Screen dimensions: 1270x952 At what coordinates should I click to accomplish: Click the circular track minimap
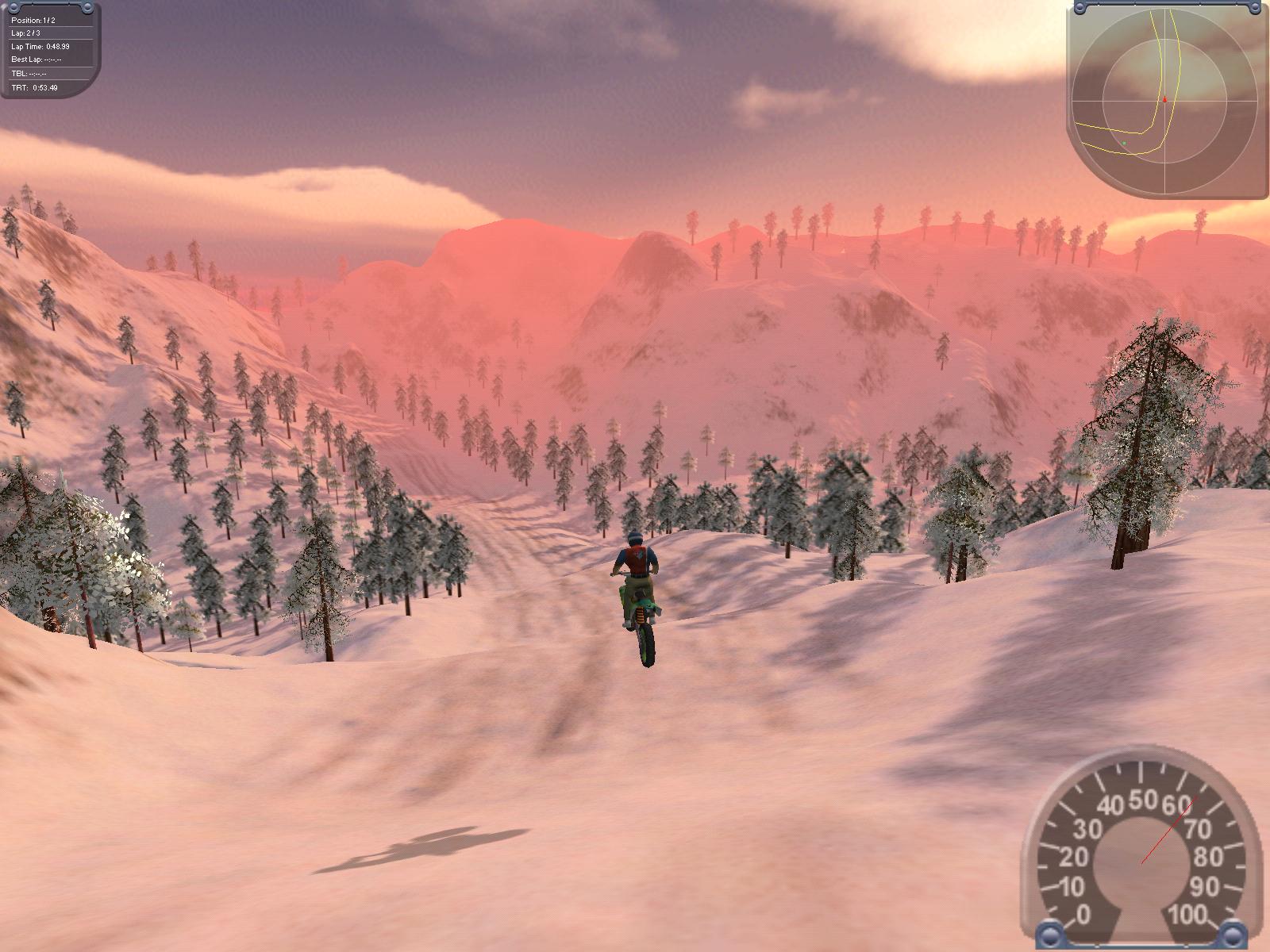click(x=1164, y=101)
